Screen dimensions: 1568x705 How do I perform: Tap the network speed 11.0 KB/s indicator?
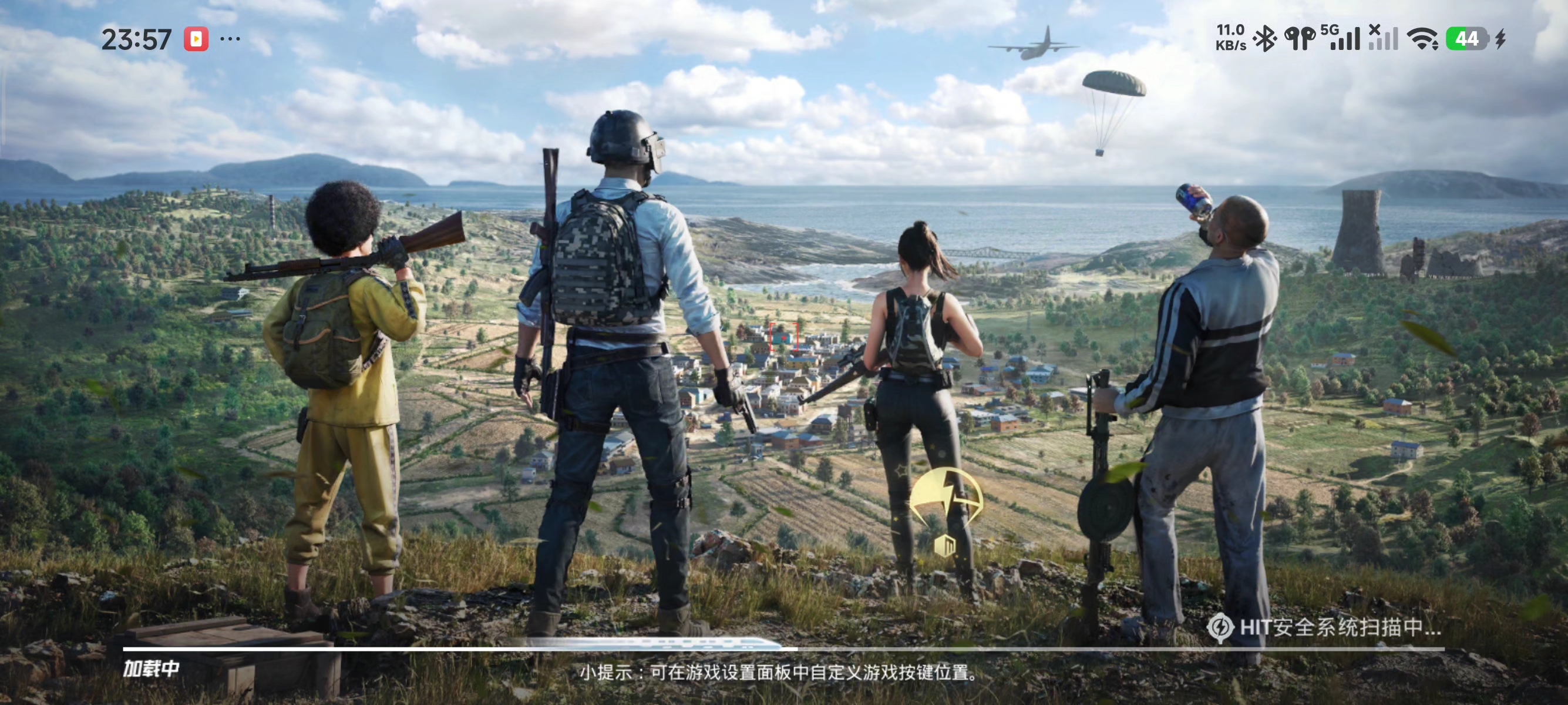pyautogui.click(x=1231, y=38)
